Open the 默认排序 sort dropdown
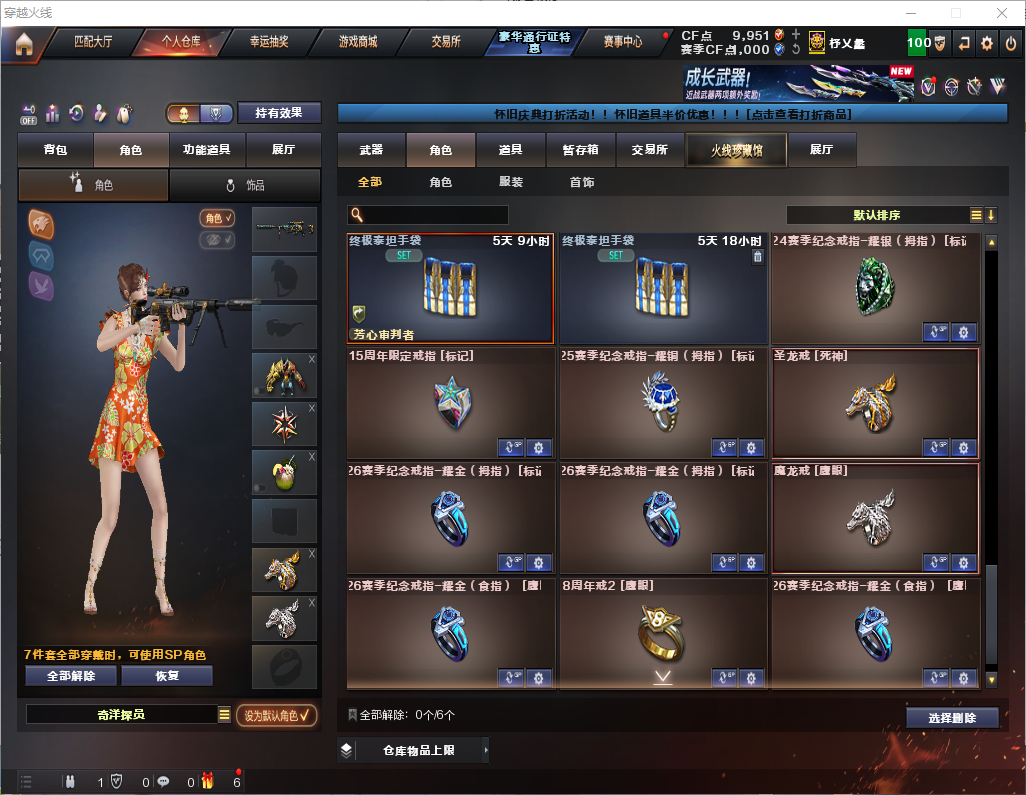 point(877,215)
